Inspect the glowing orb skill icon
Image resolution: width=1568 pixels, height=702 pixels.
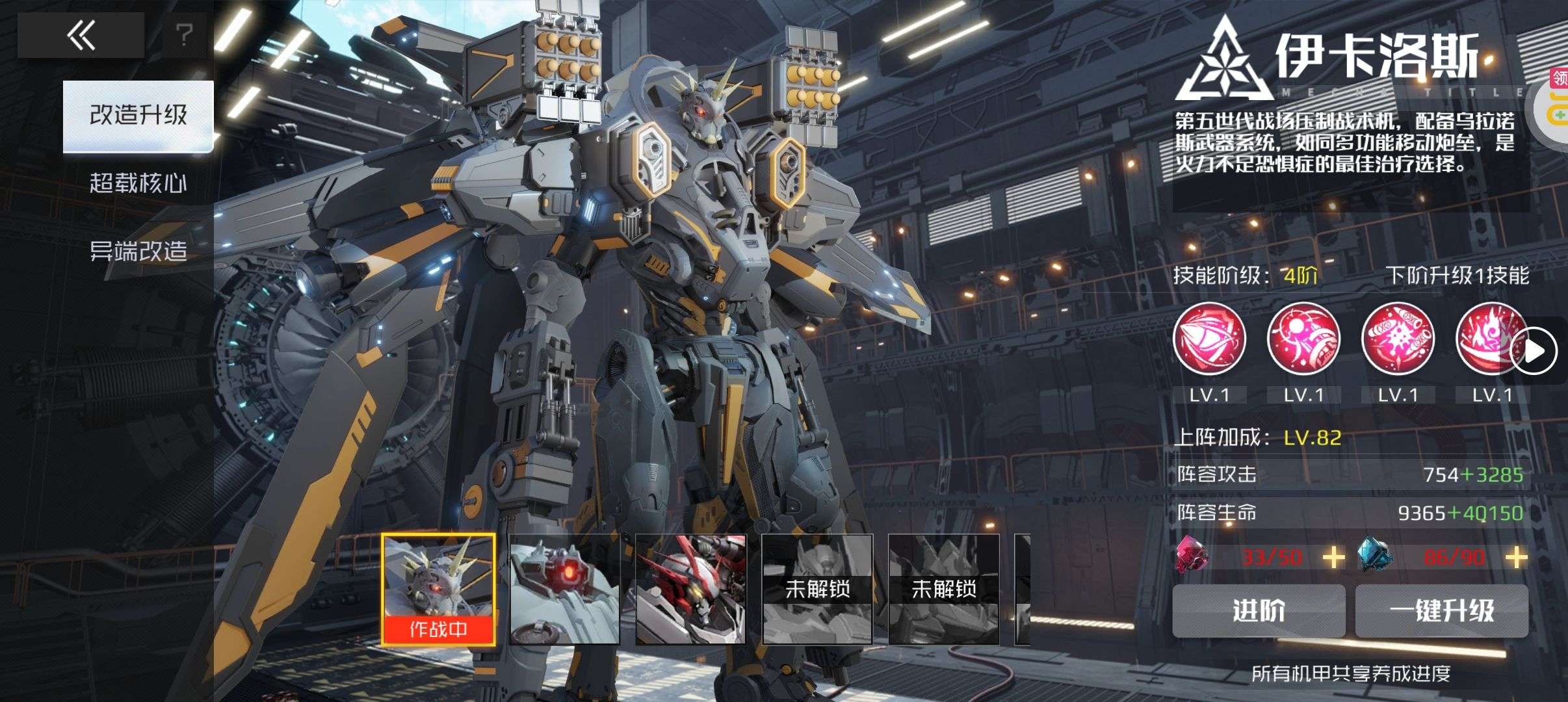[x=1303, y=339]
